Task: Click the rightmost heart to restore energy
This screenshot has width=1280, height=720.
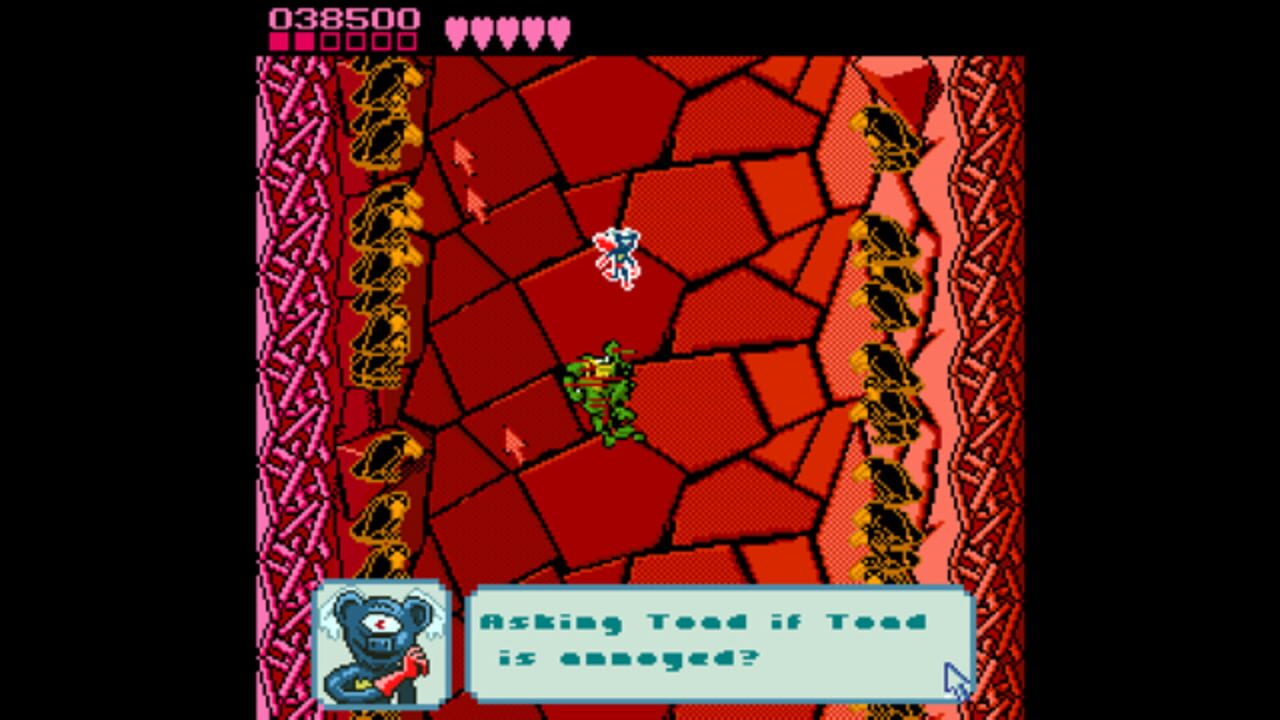Action: pos(558,30)
